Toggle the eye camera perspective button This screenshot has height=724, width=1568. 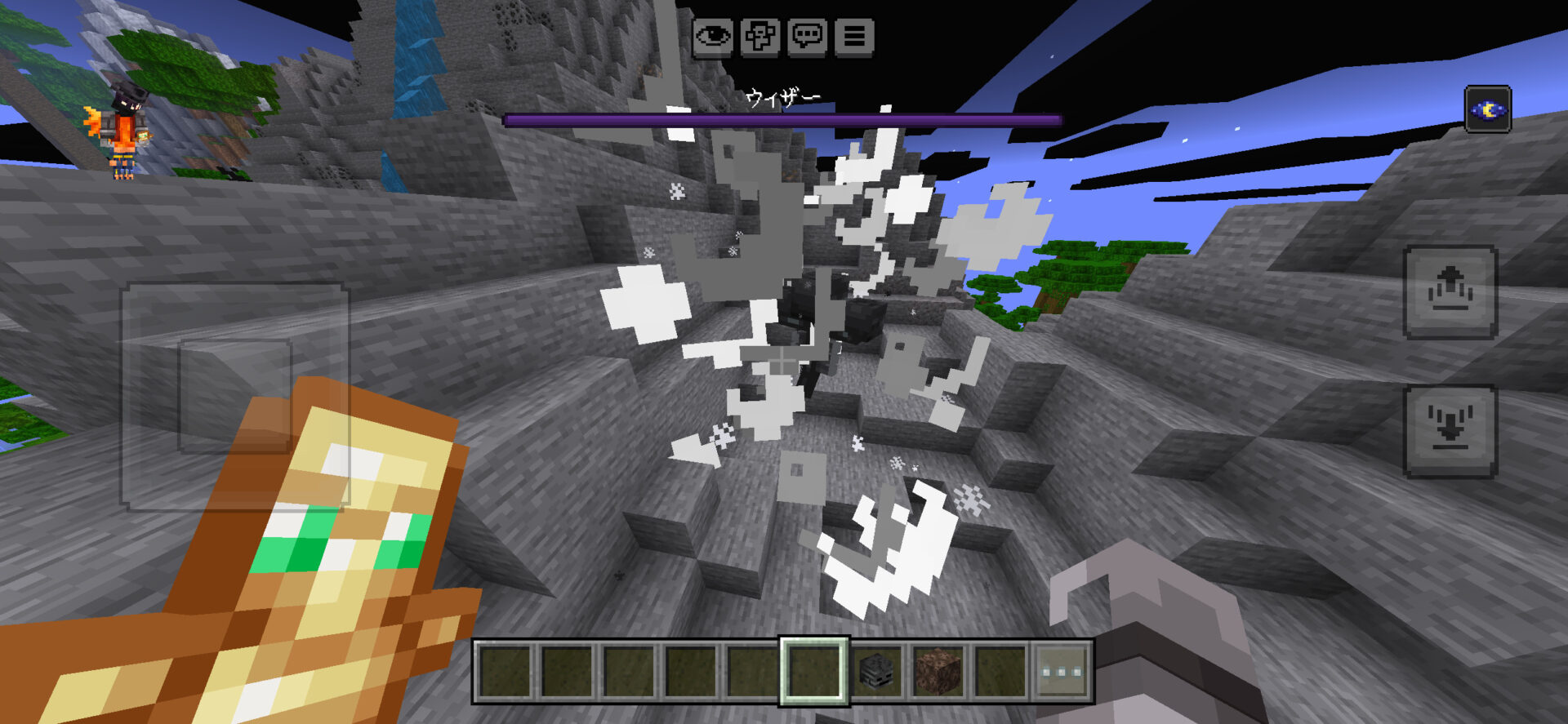click(x=713, y=37)
